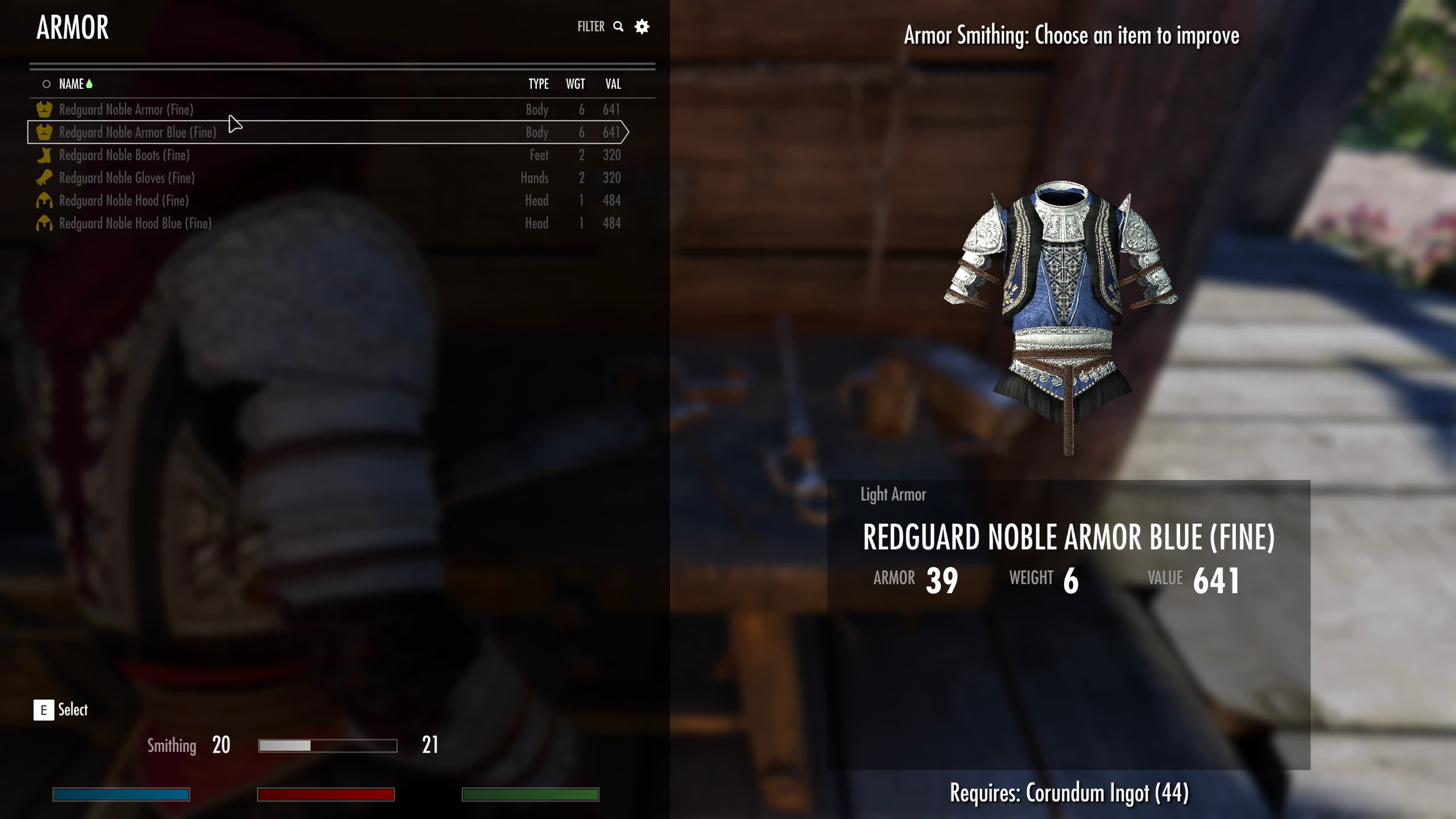Open the FILTER options
The width and height of the screenshot is (1456, 819).
[590, 26]
